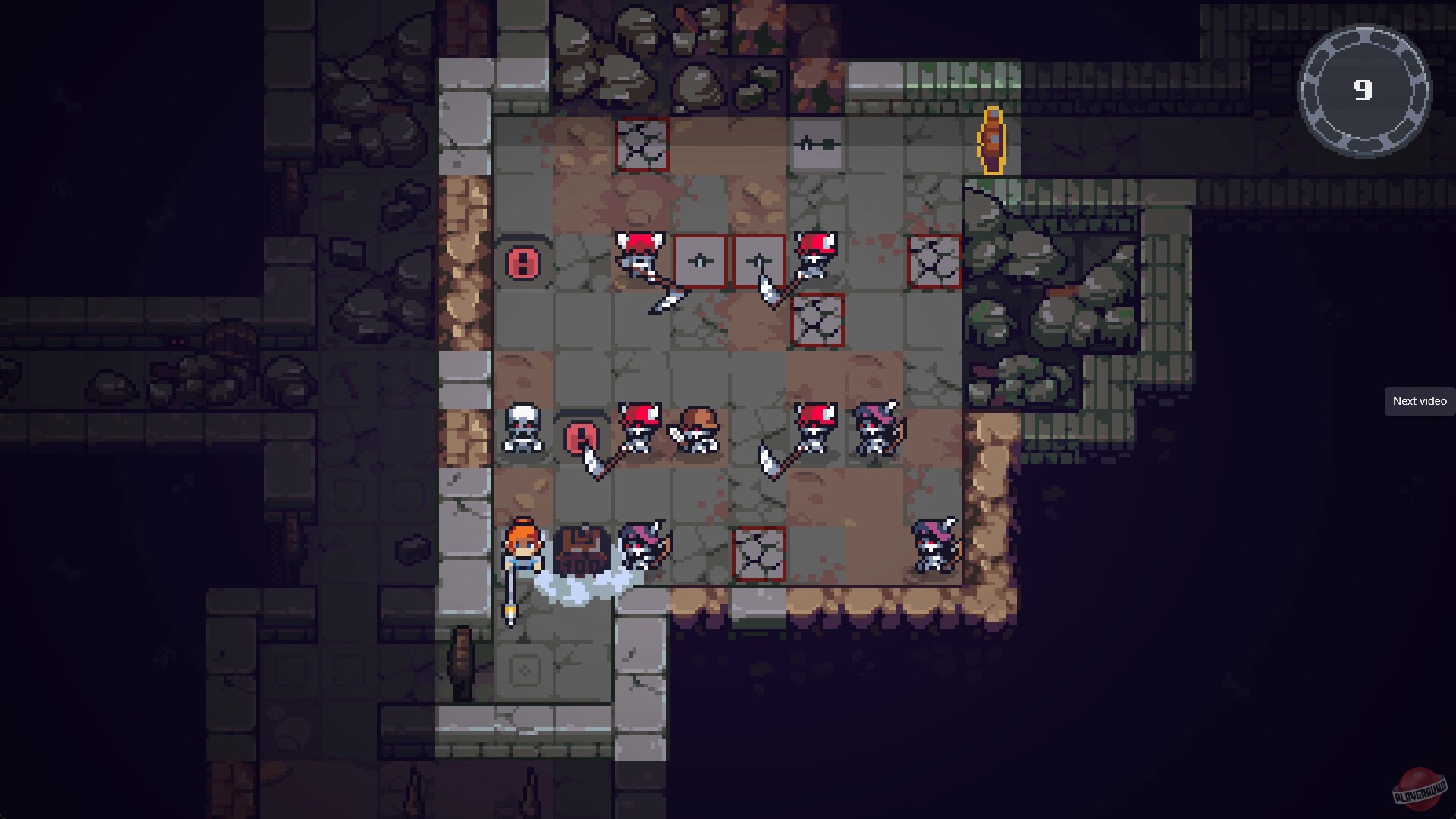
Task: Click the red alert marker beside the skull
Action: pyautogui.click(x=581, y=438)
